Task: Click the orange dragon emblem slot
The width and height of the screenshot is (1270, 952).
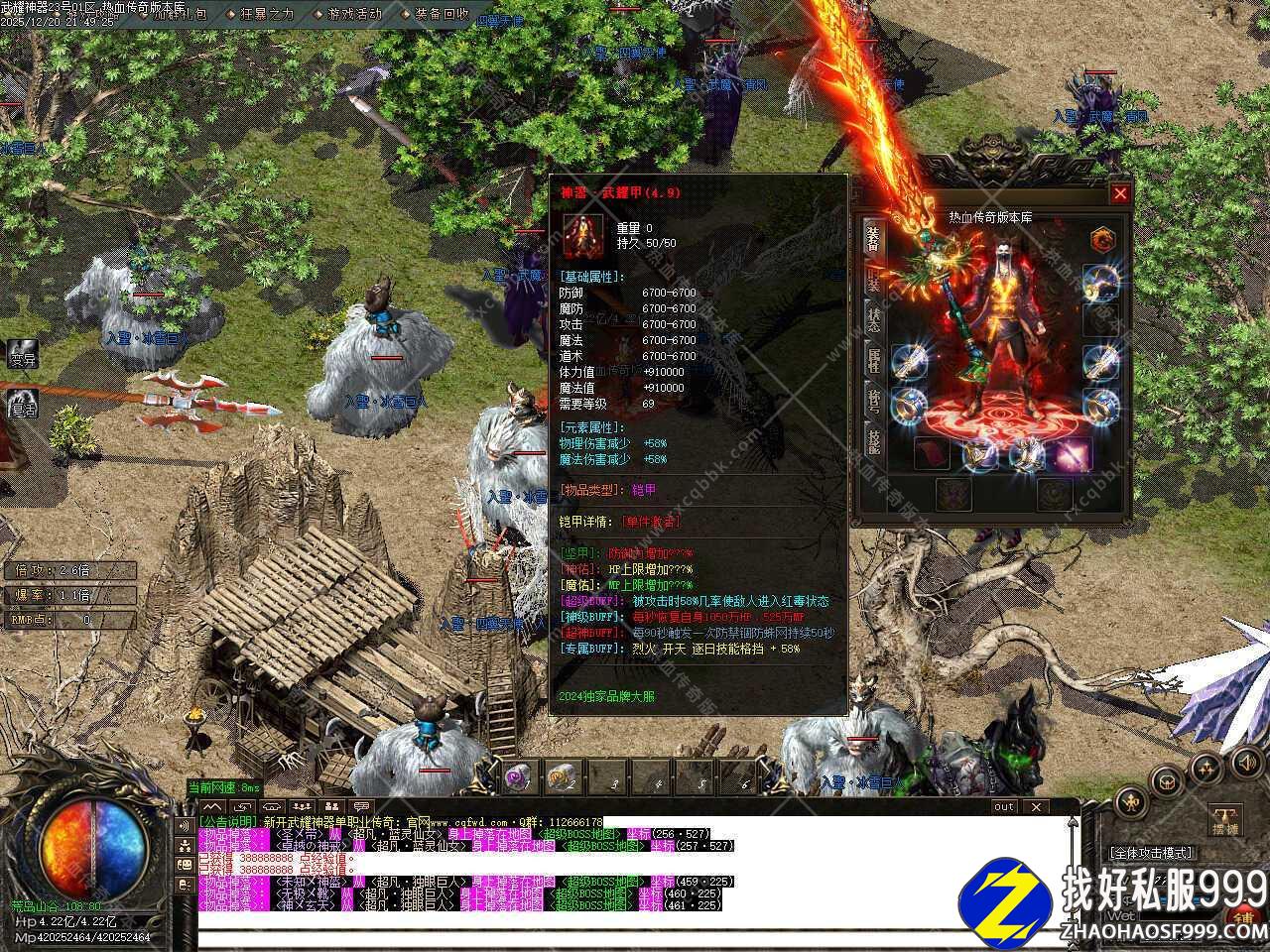Action: coord(1102,240)
